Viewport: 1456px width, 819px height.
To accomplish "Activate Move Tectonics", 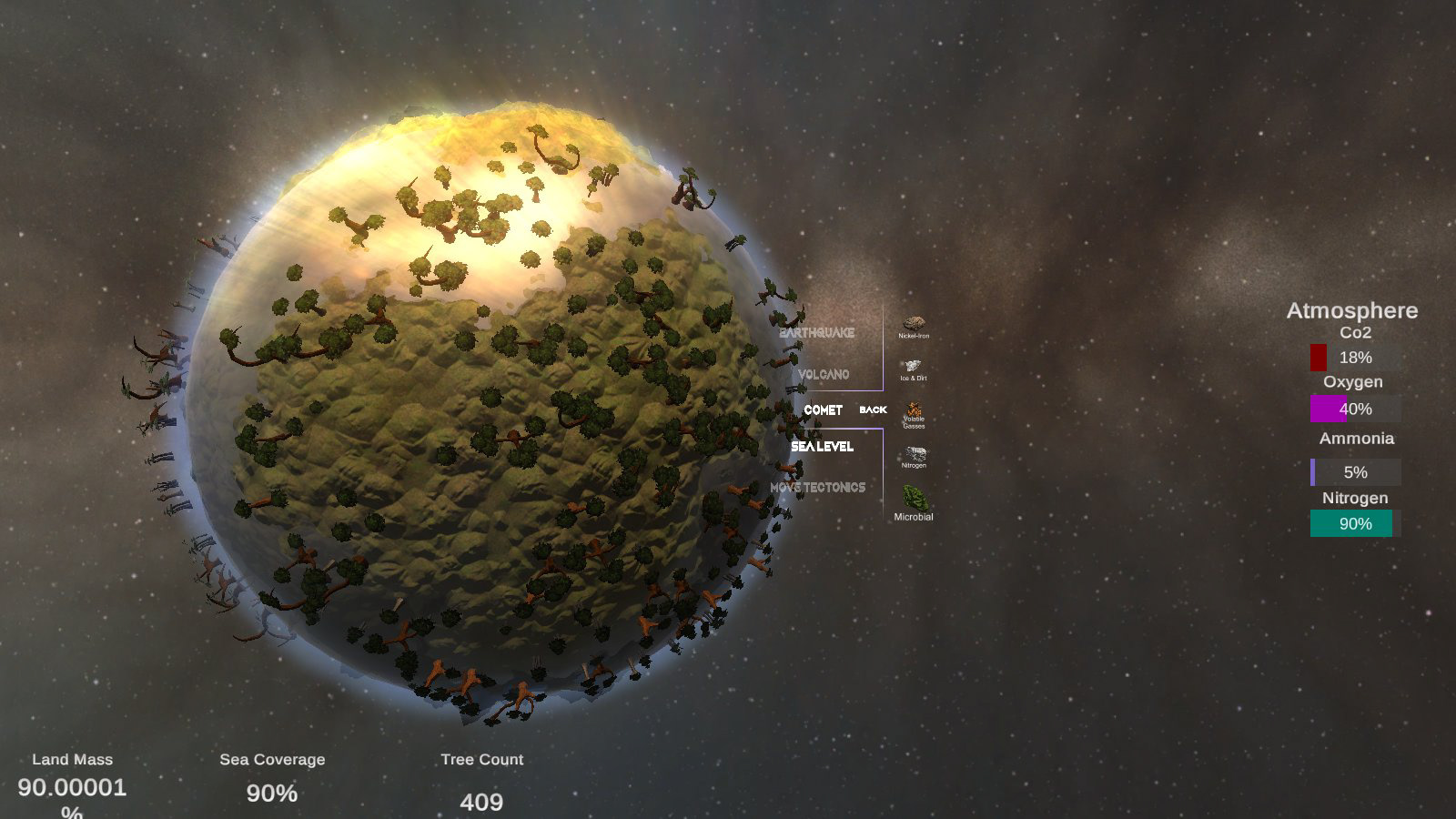I will point(818,488).
